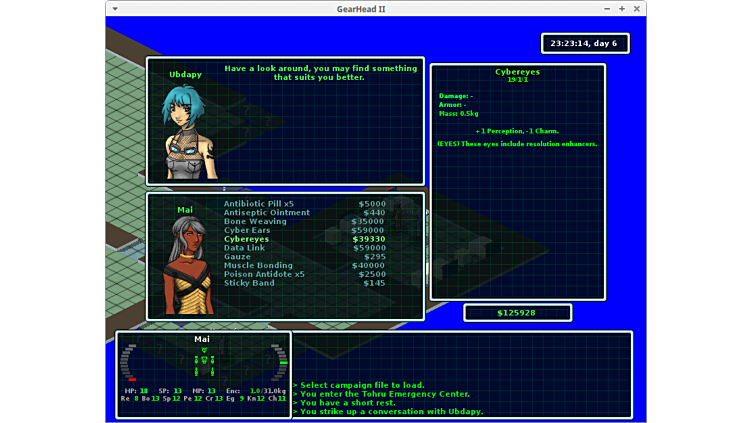
Task: Select the Muscle Bonding implant
Action: click(x=258, y=266)
